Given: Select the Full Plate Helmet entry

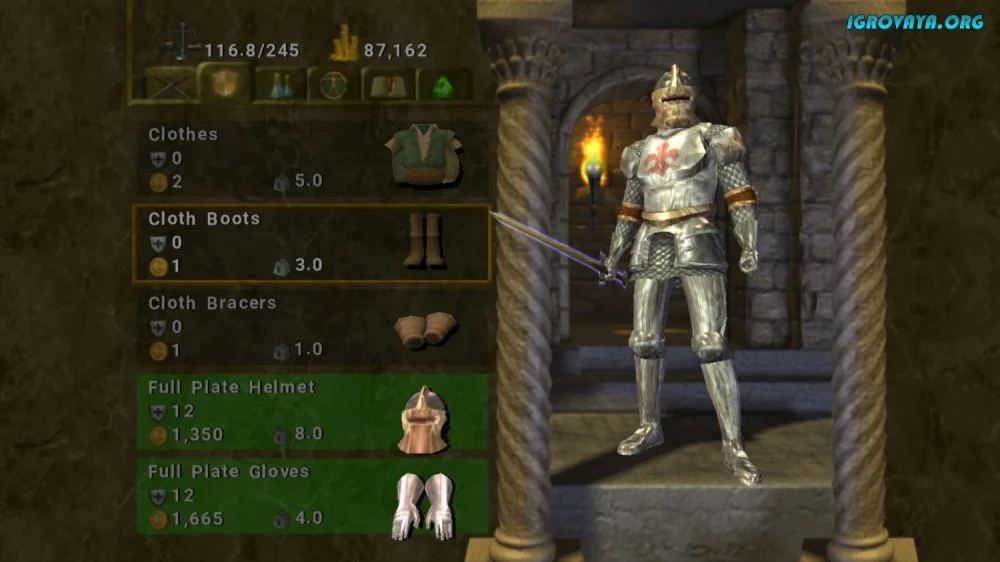Looking at the screenshot, I should (312, 411).
